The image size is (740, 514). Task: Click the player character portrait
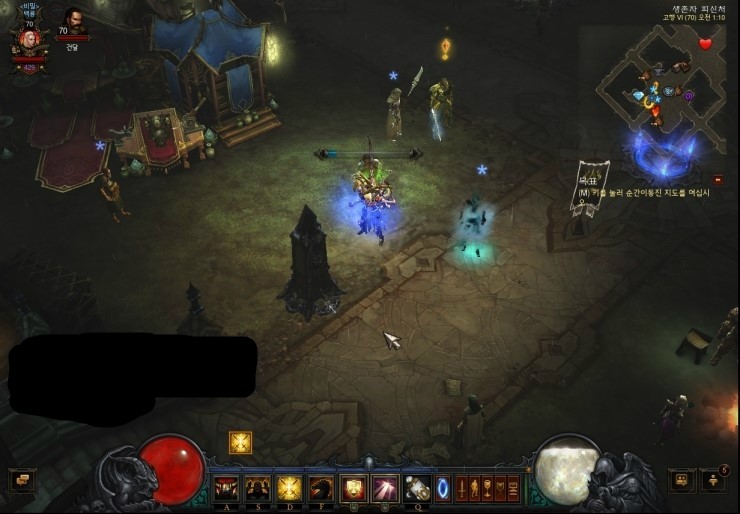[28, 40]
